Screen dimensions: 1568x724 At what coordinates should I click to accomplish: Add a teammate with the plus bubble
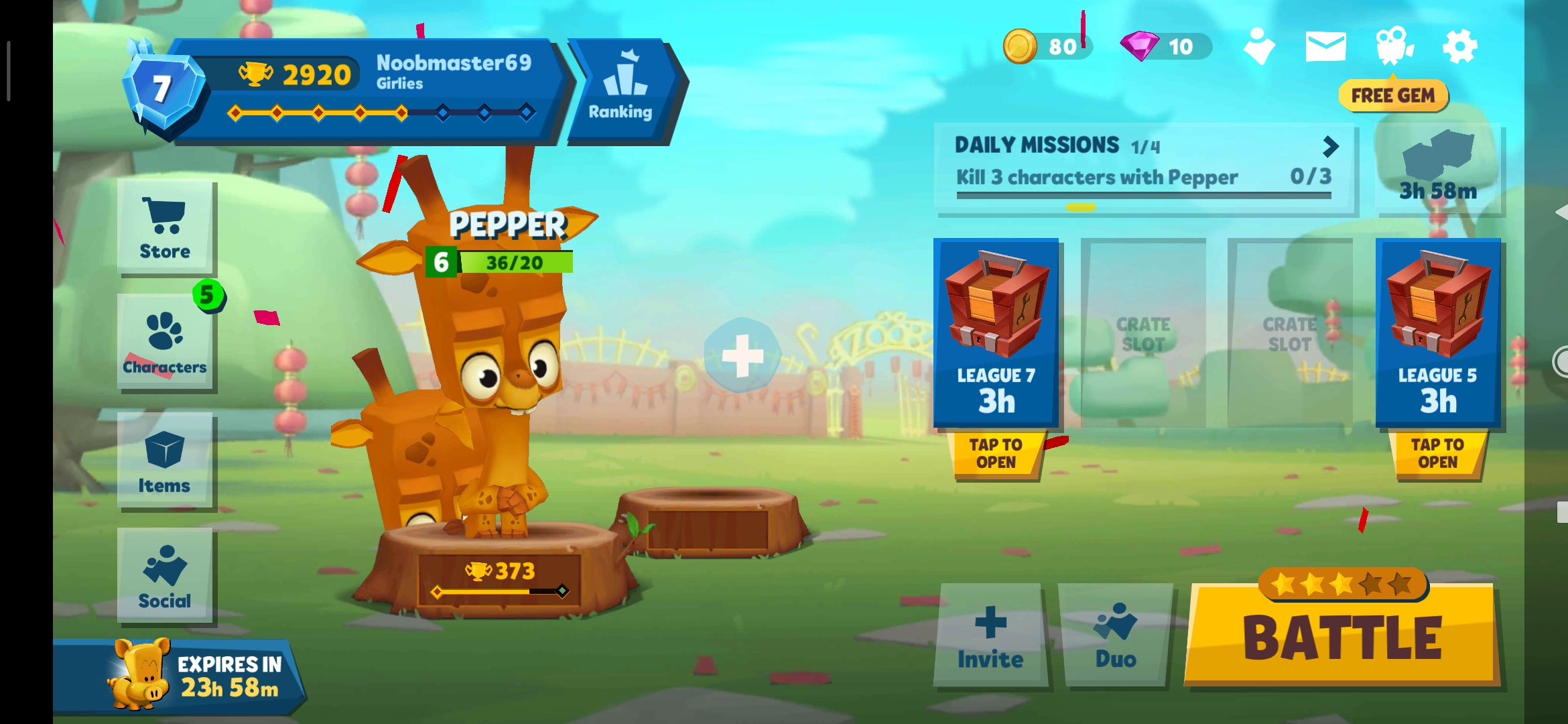(742, 355)
